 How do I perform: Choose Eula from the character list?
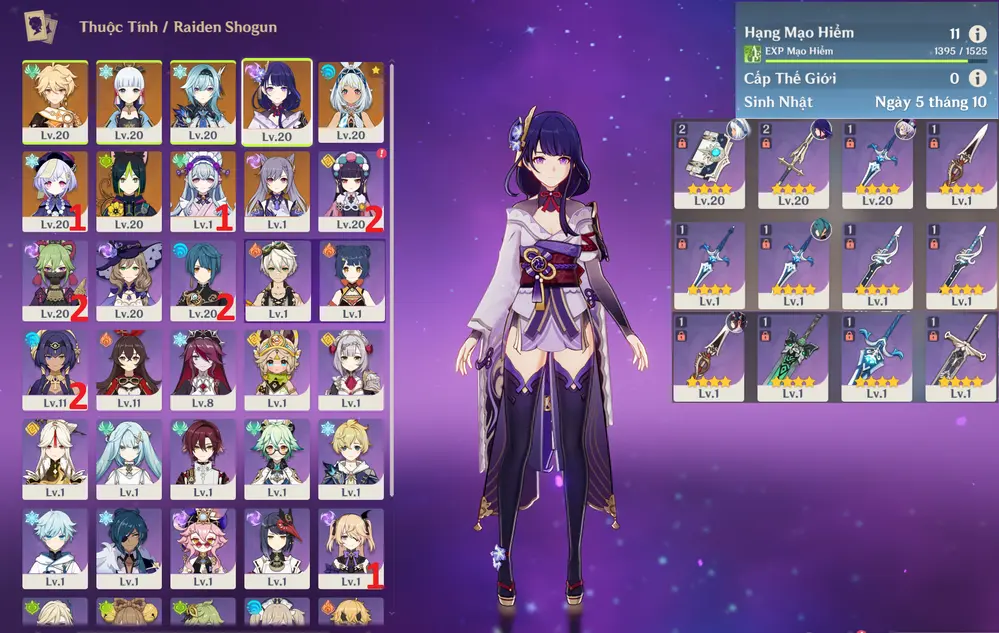203,102
